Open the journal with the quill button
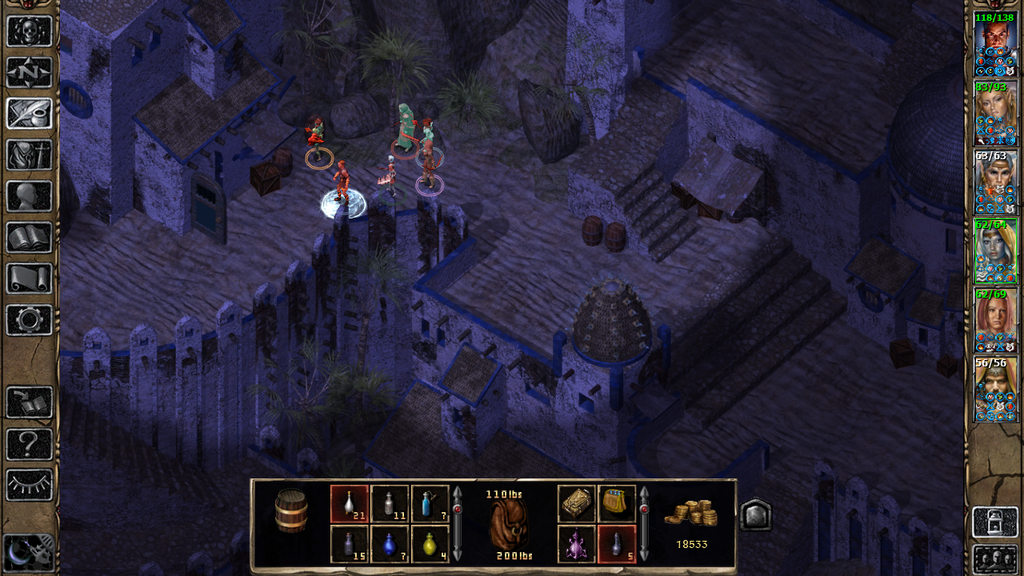The image size is (1024, 576). click(x=29, y=113)
